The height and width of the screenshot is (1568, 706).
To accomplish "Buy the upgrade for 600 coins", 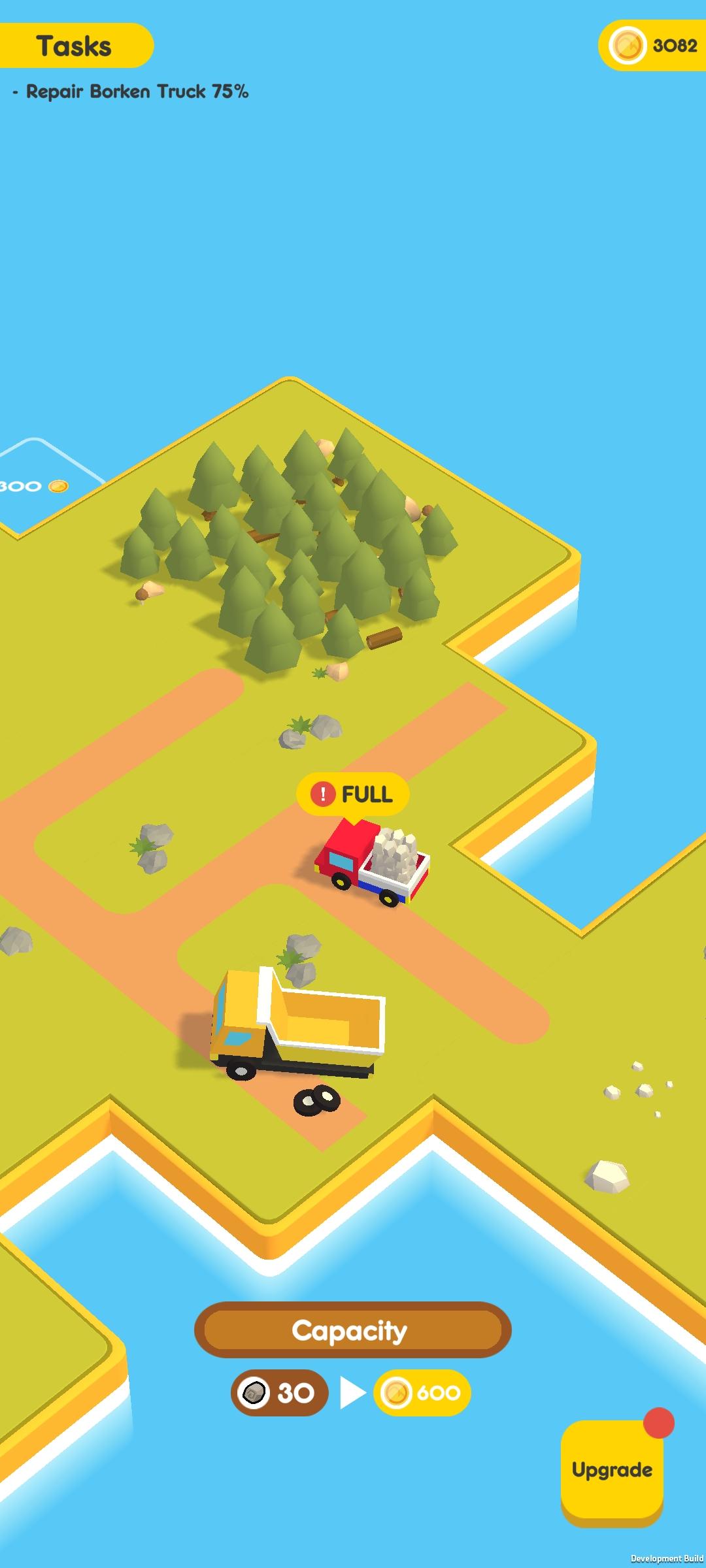I will [x=422, y=1393].
